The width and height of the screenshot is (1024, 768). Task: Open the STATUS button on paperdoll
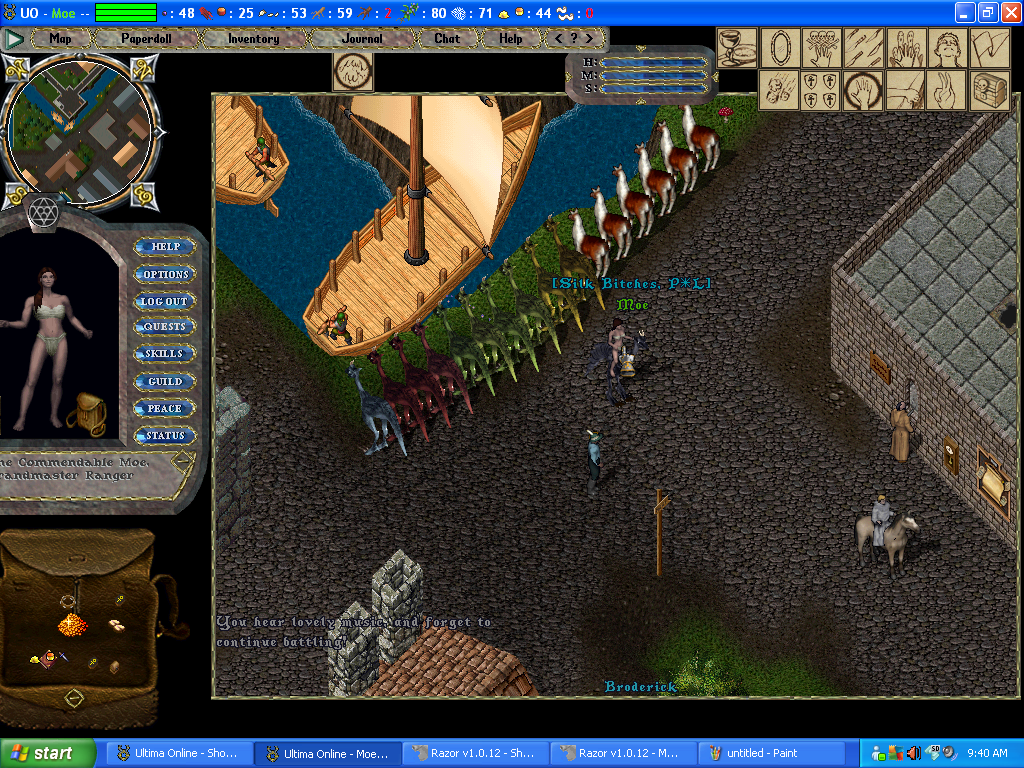165,436
